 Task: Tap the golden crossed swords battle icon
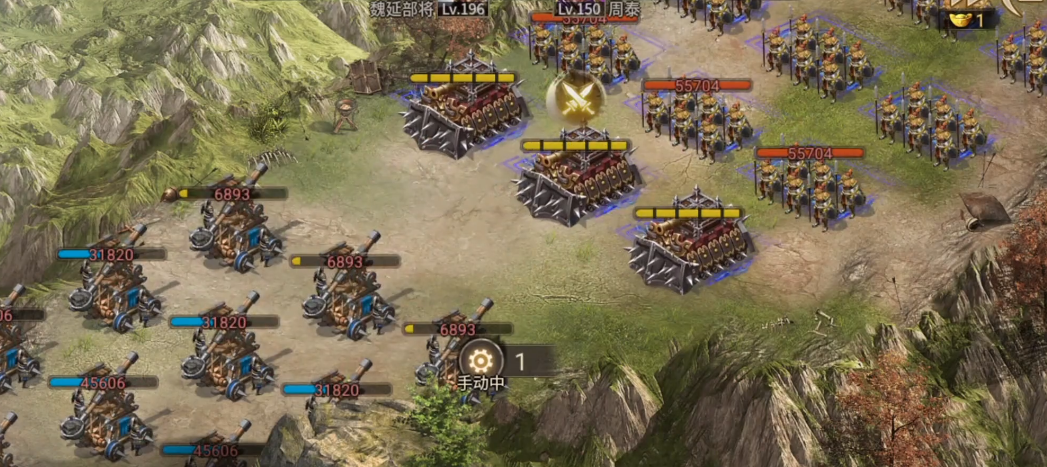pyautogui.click(x=575, y=98)
